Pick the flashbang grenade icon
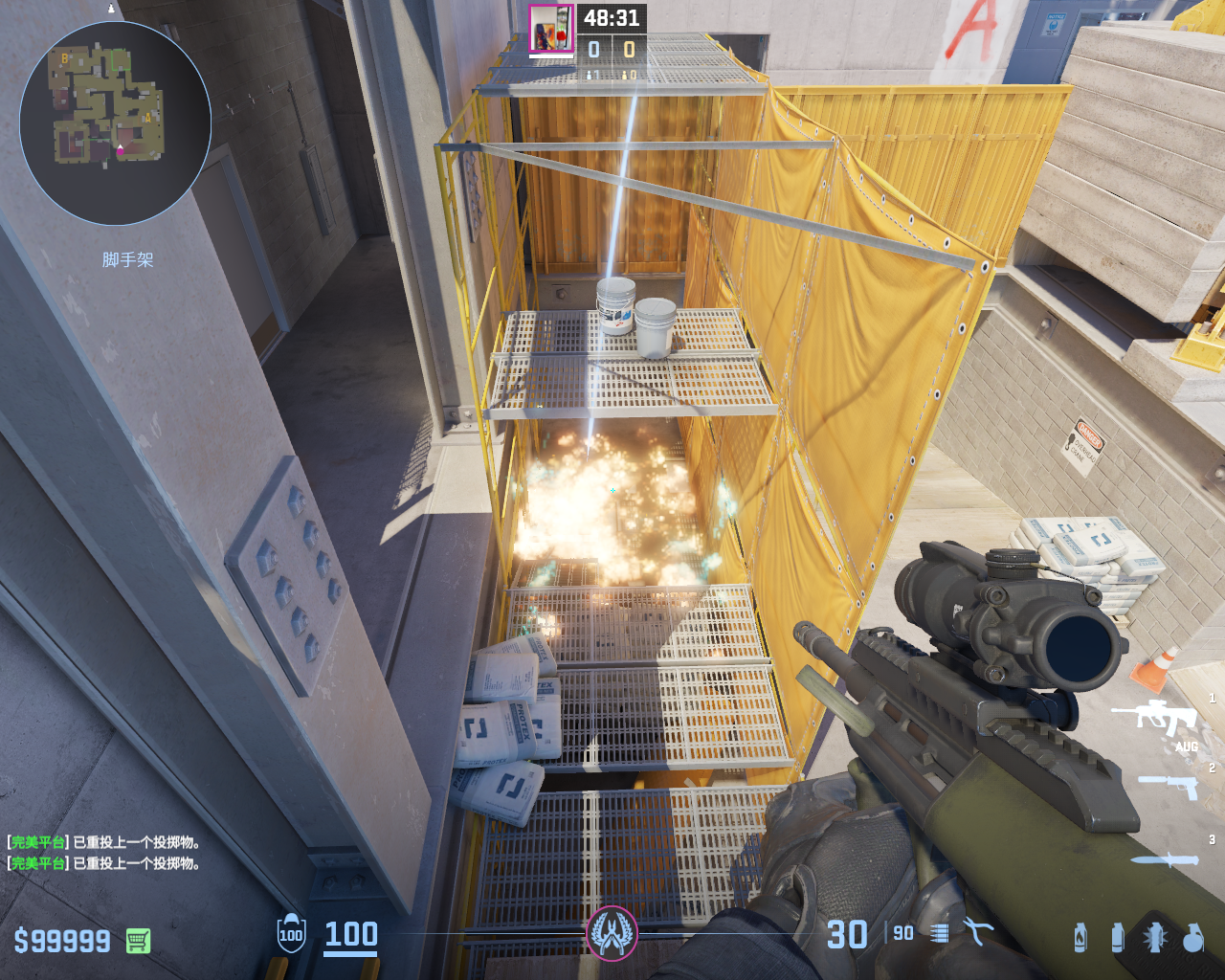 pos(1154,937)
